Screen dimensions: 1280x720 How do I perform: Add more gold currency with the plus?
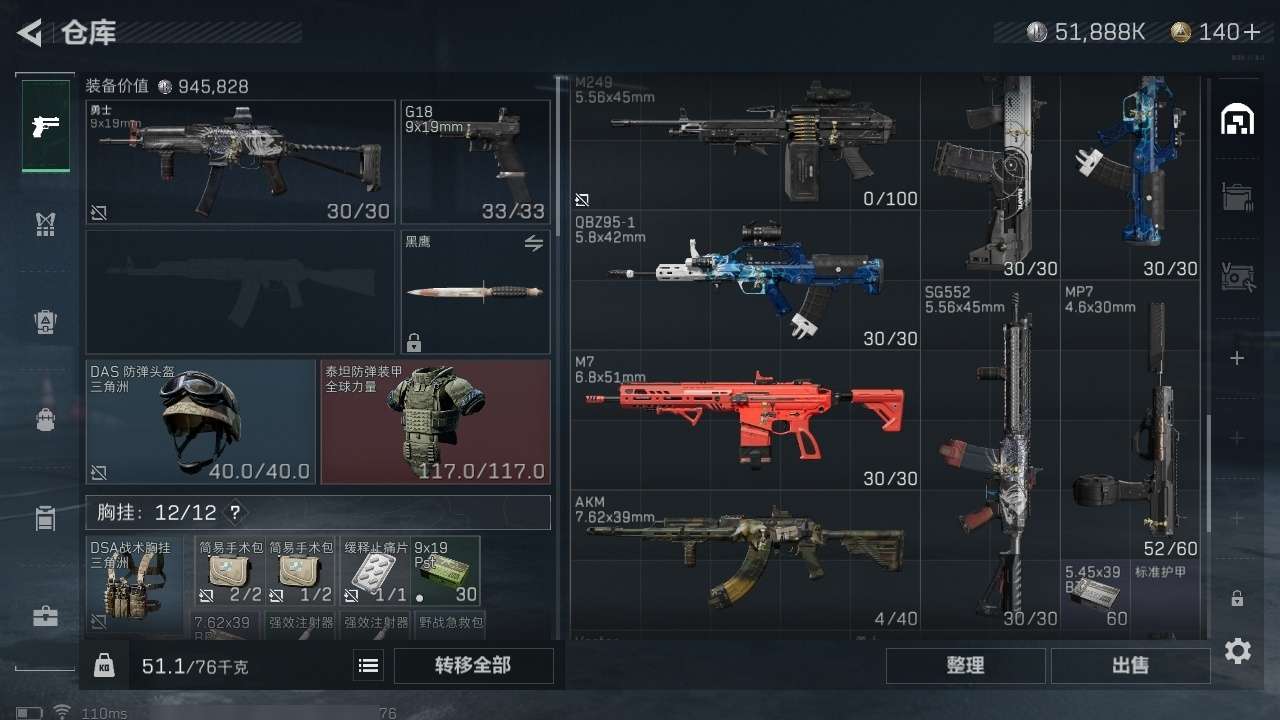[x=1251, y=32]
